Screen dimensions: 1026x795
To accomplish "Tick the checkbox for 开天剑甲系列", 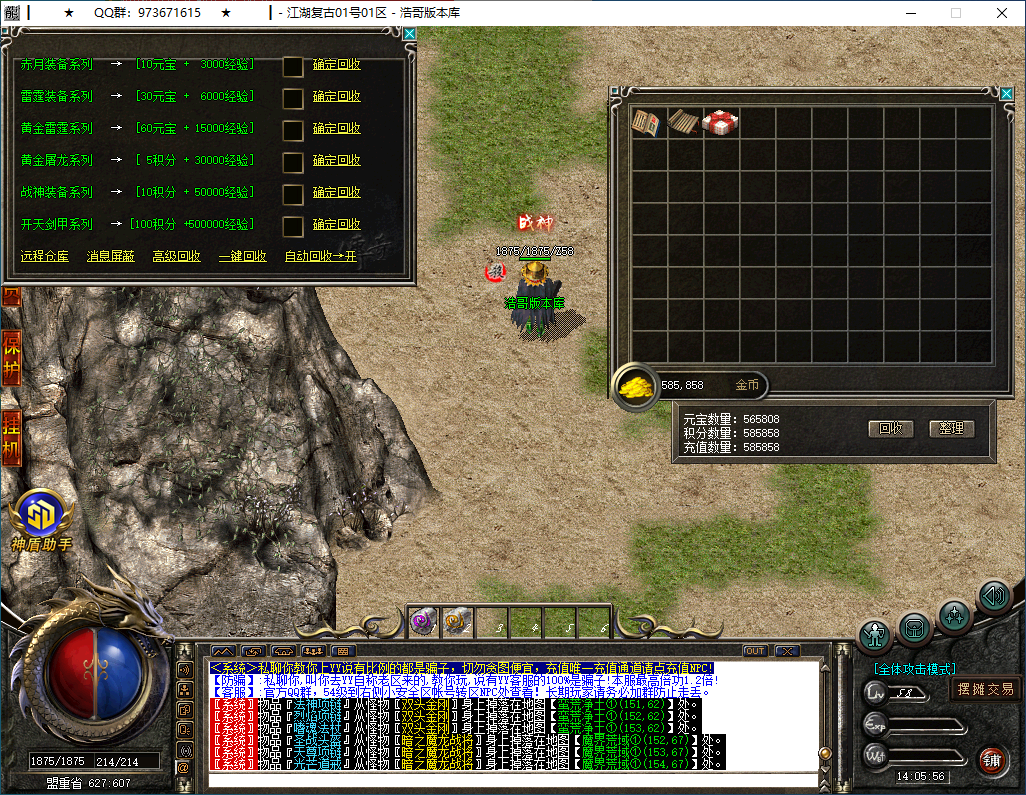I will [x=293, y=226].
